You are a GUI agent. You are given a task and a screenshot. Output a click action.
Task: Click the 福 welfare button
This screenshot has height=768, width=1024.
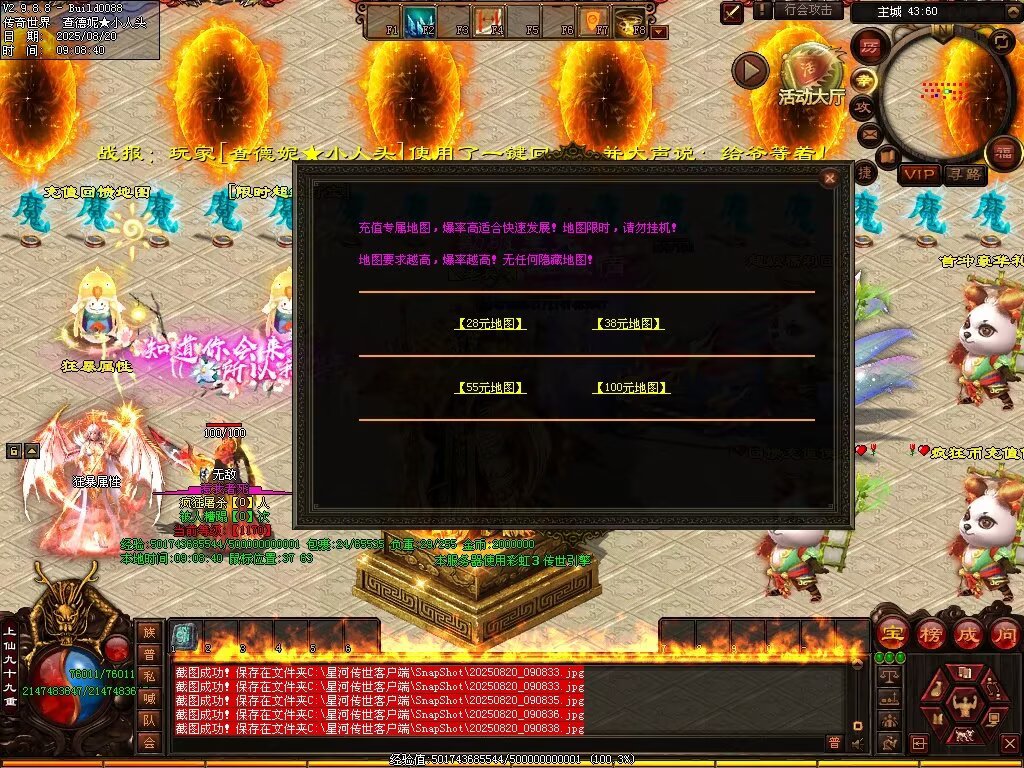click(1003, 152)
